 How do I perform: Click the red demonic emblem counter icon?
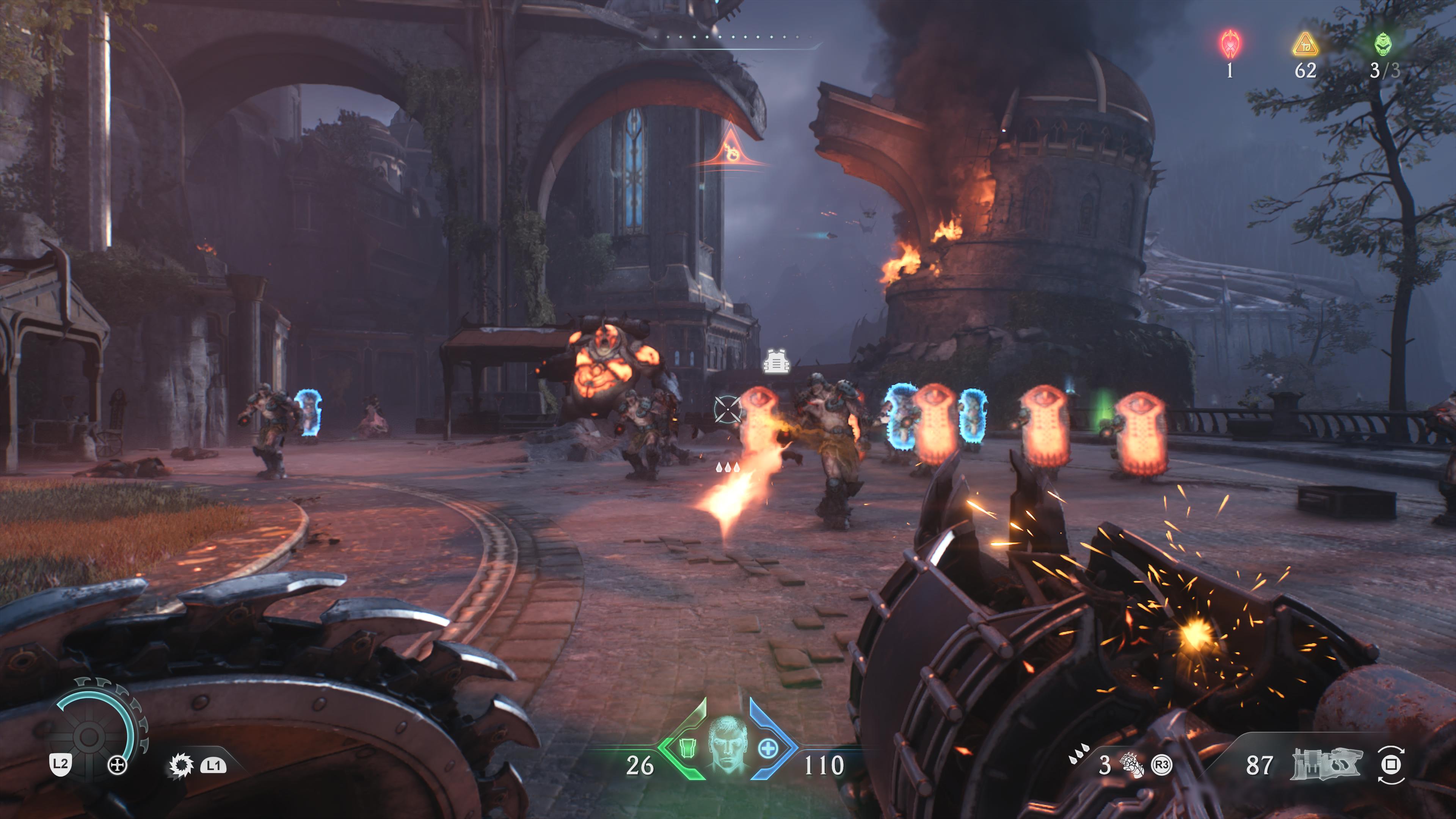[1230, 45]
